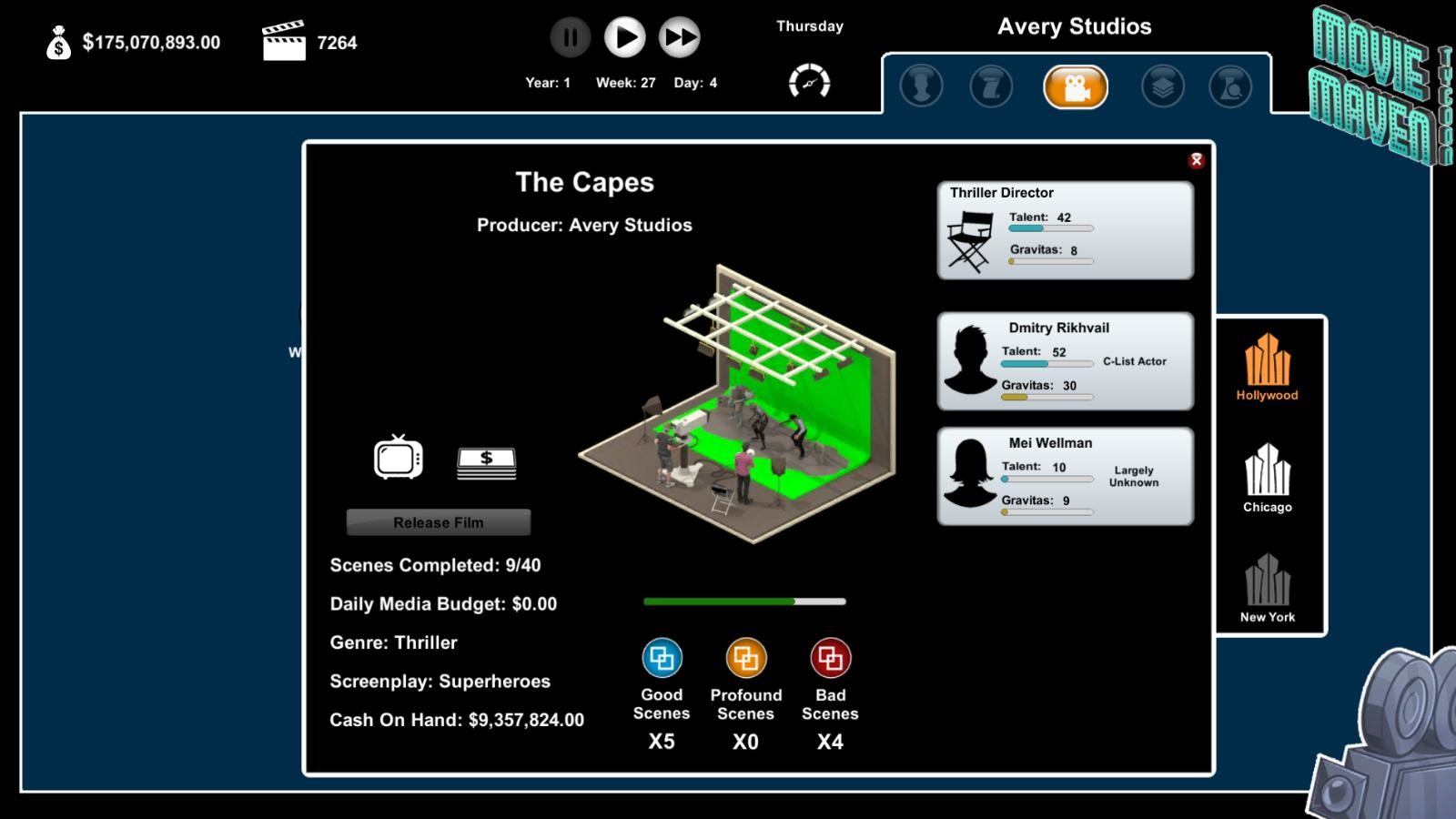Viewport: 1456px width, 819px height.
Task: Click the cash stack budget icon
Action: (x=487, y=461)
